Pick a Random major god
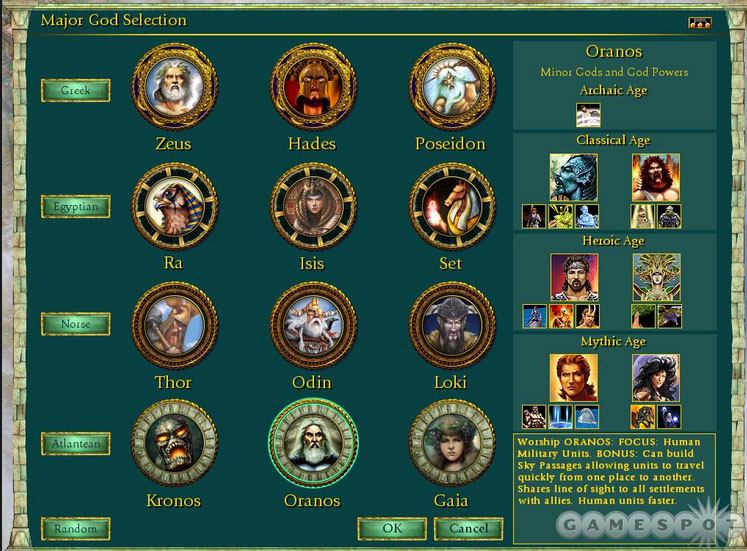The height and width of the screenshot is (551, 747). coord(76,528)
